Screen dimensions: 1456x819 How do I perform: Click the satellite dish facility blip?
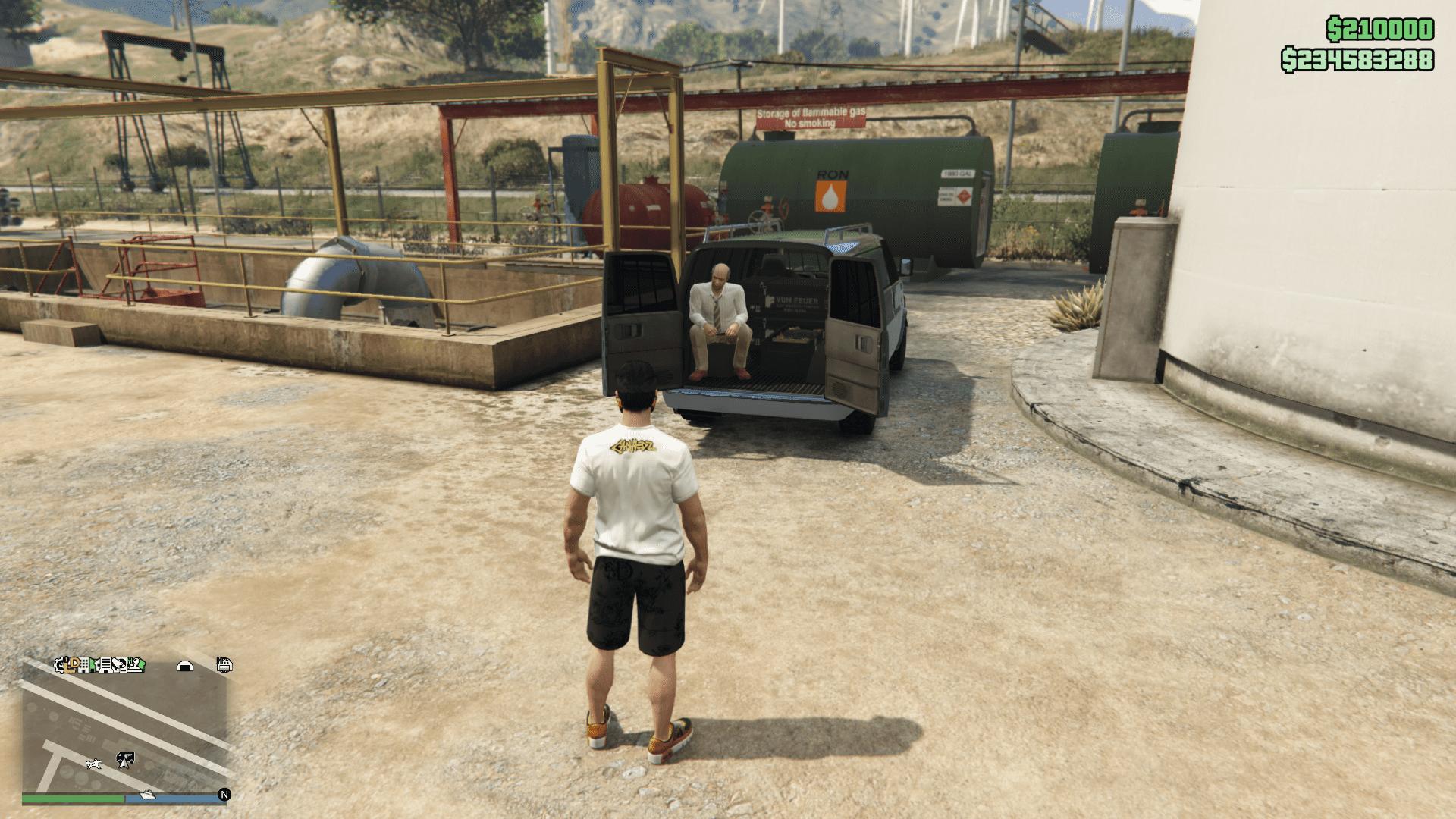[x=118, y=664]
